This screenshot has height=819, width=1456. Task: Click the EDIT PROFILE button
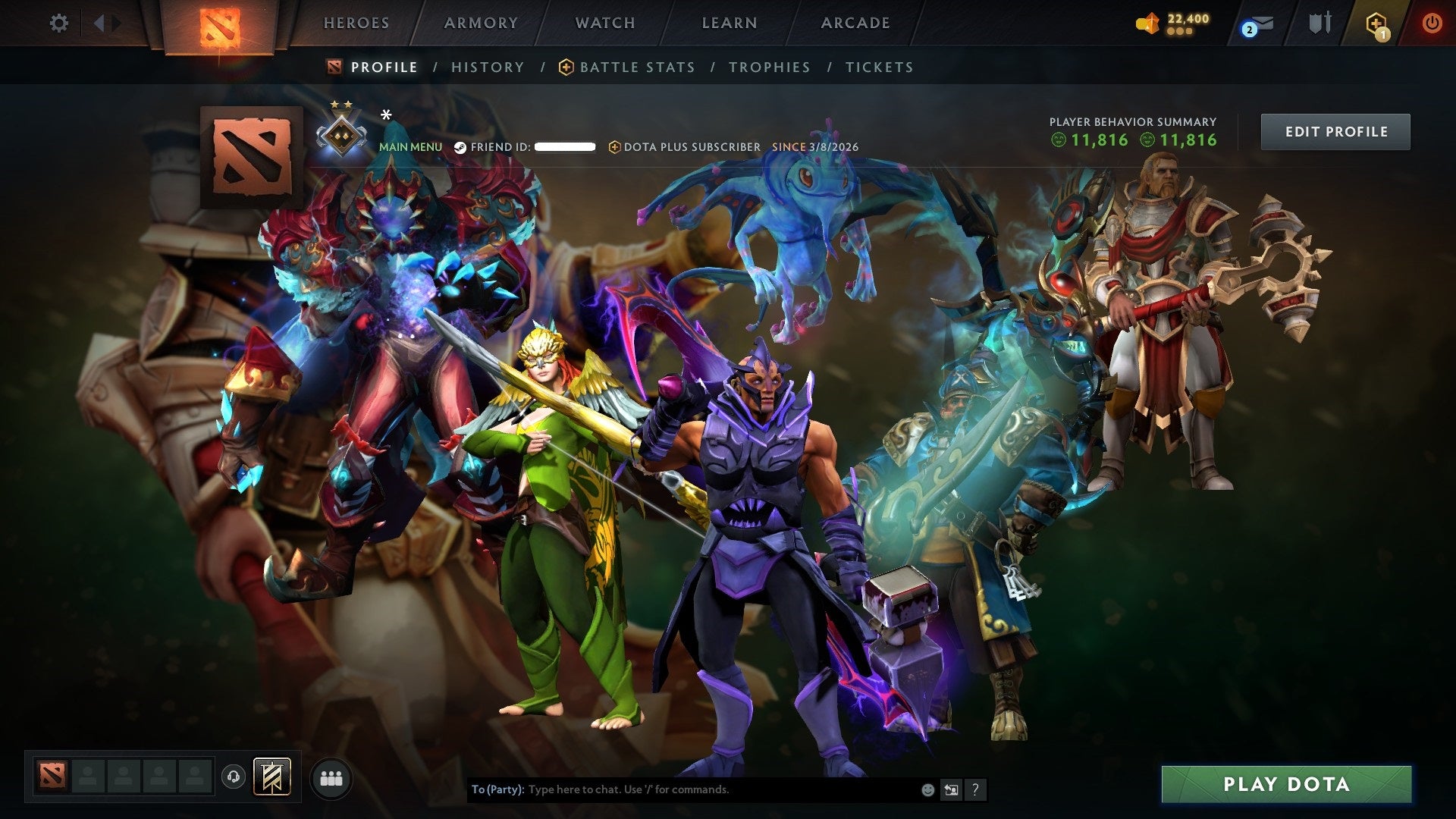pyautogui.click(x=1335, y=131)
